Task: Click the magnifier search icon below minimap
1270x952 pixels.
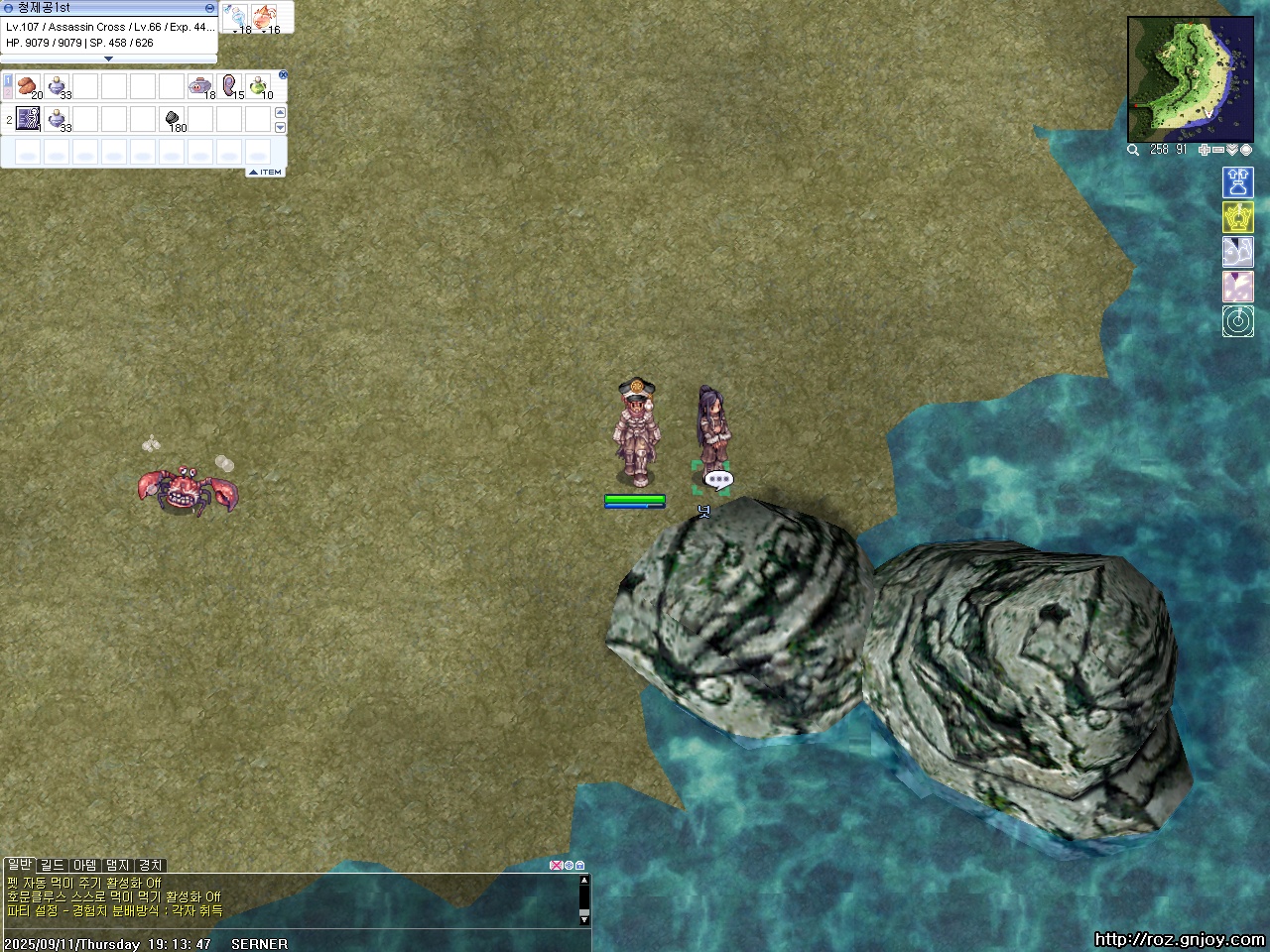Action: click(x=1133, y=150)
